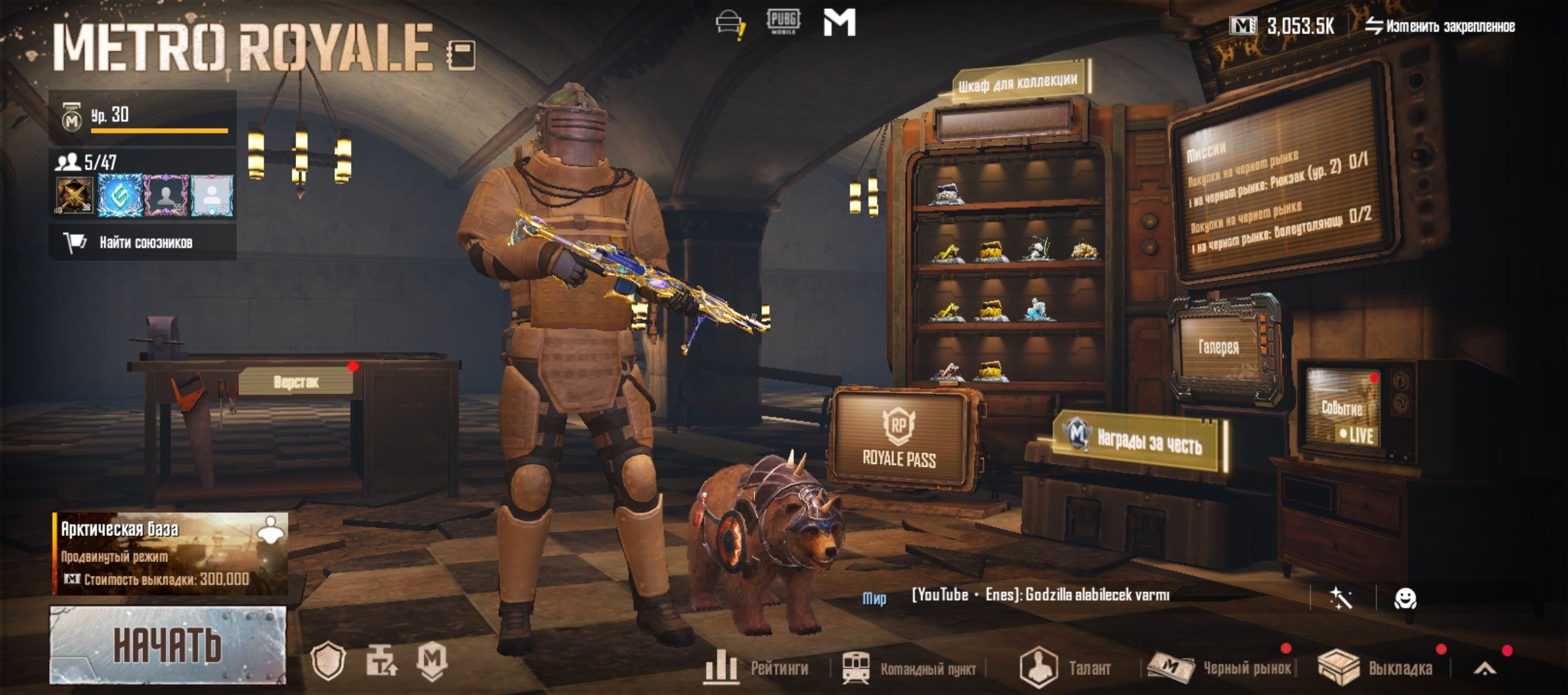The image size is (1568, 695).
Task: Open the Royale Pass panel
Action: pos(899,441)
